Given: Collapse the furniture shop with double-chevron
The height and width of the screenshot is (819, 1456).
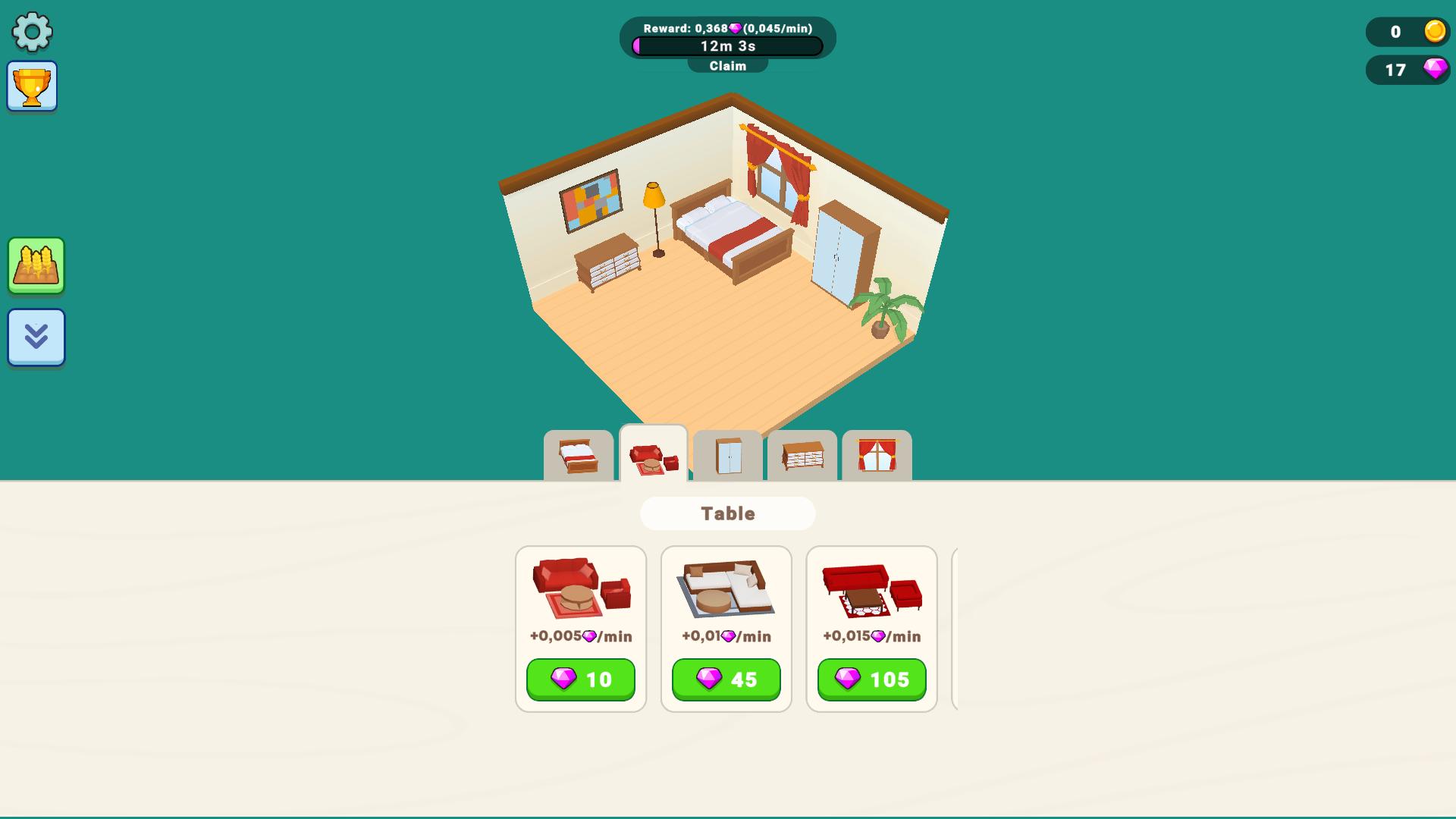Looking at the screenshot, I should [36, 337].
